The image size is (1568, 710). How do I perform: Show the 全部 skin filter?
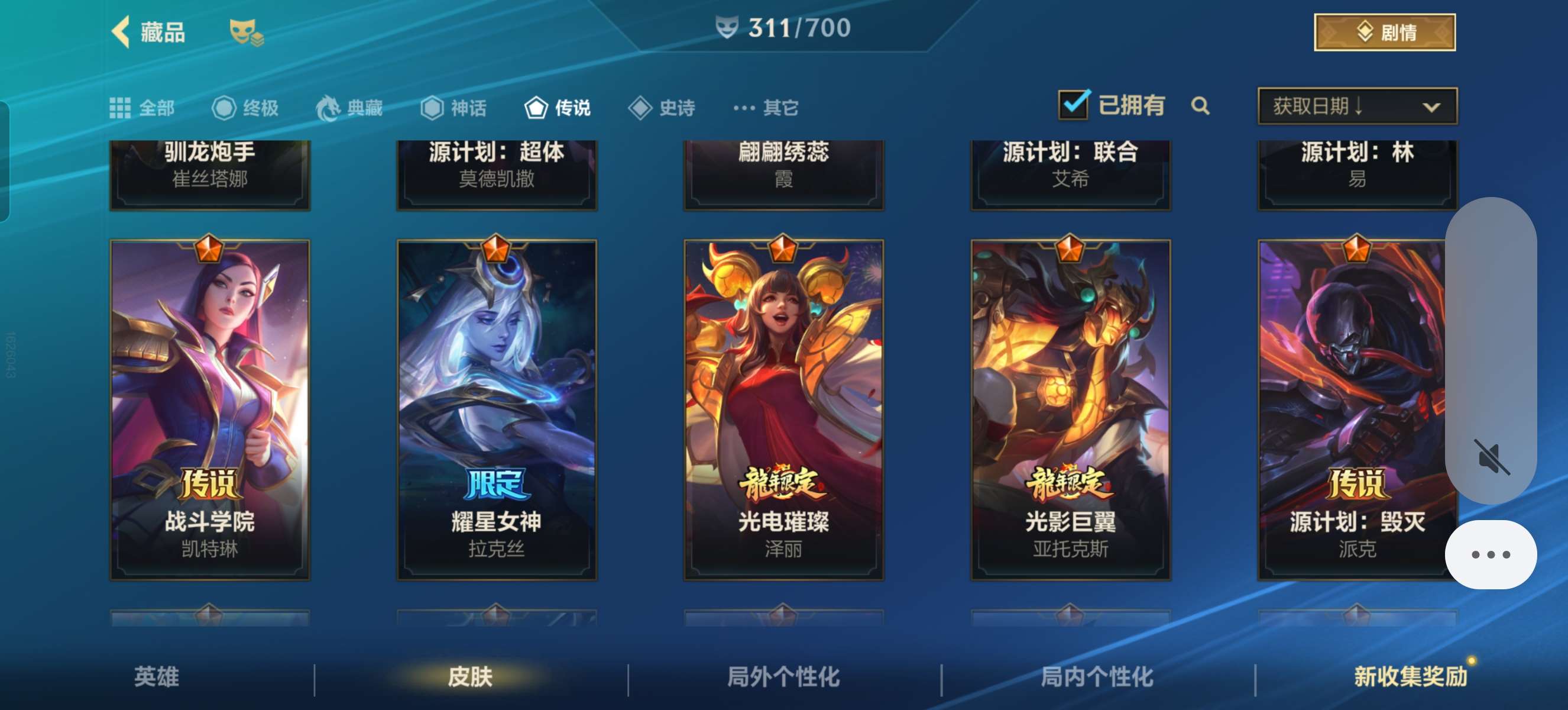[x=142, y=108]
